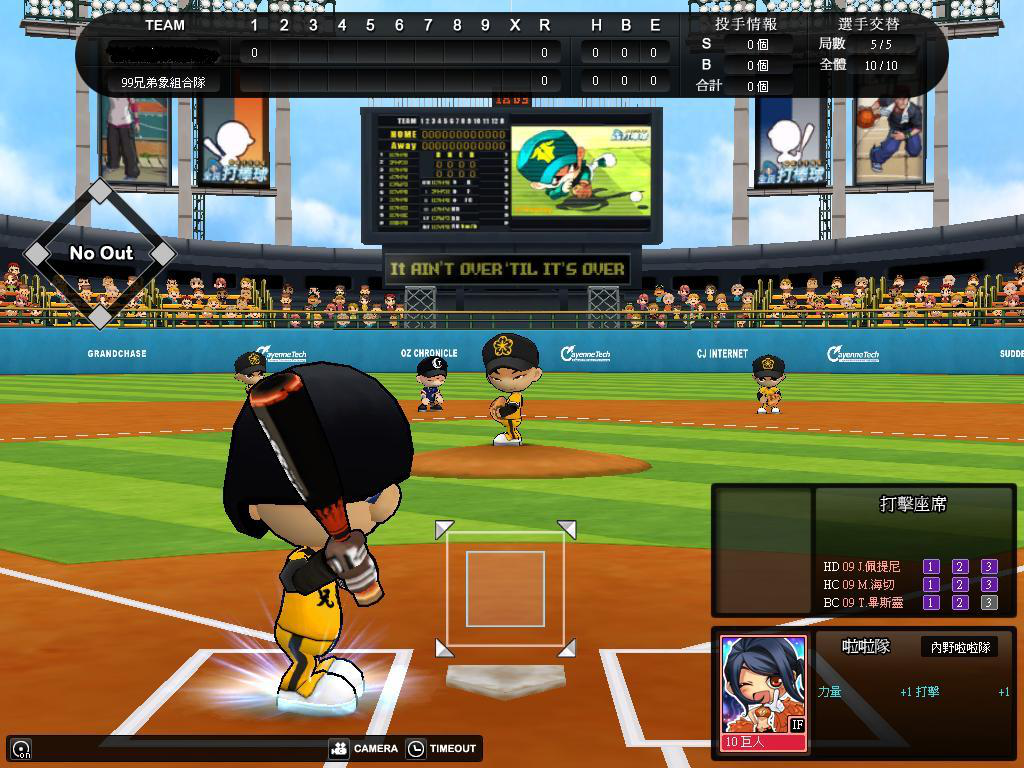Toggle the circular on/off icon
1024x768 pixels.
[x=21, y=749]
